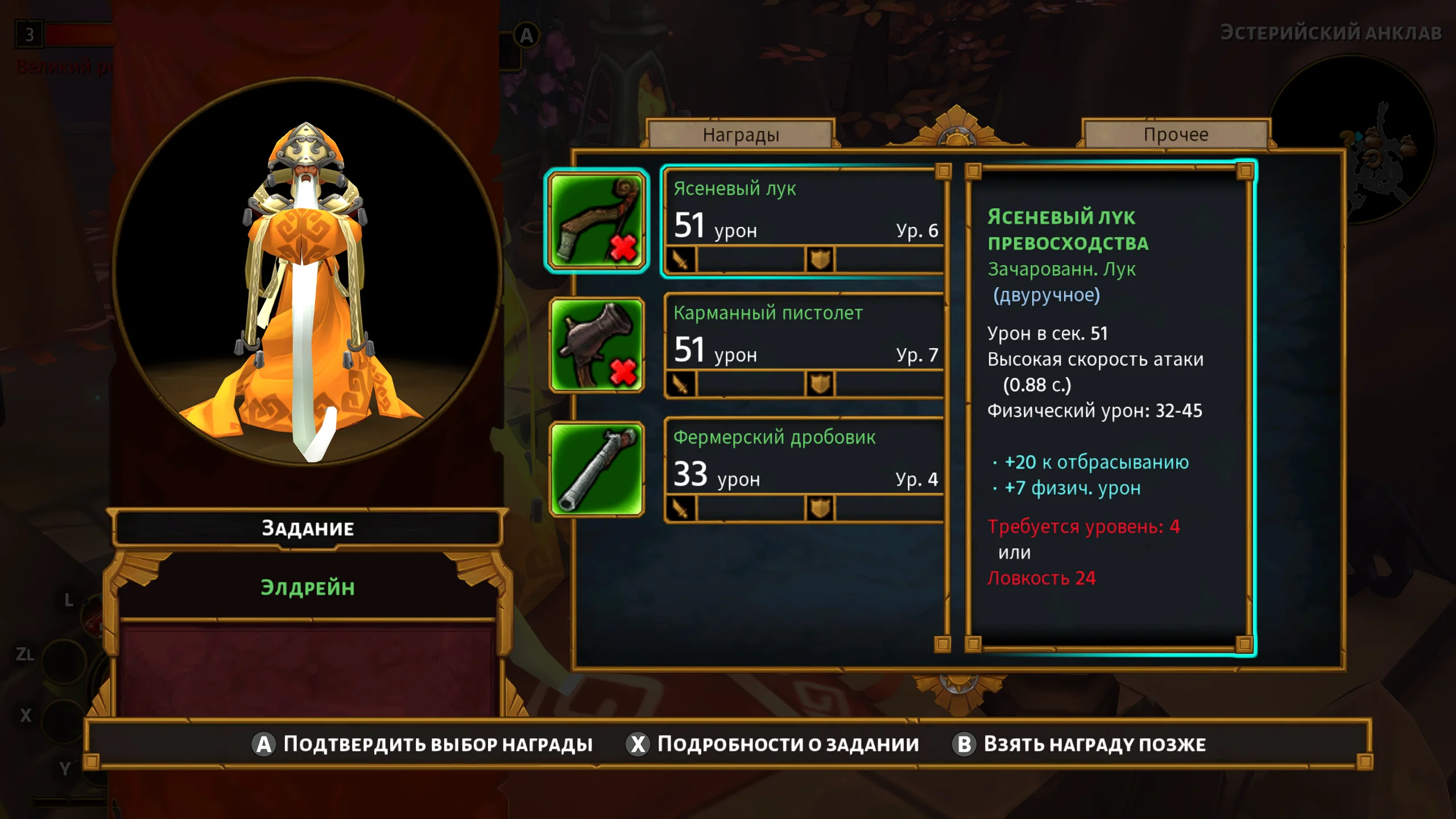The image size is (1456, 819).
Task: Open the Прочее tab
Action: coord(1176,135)
